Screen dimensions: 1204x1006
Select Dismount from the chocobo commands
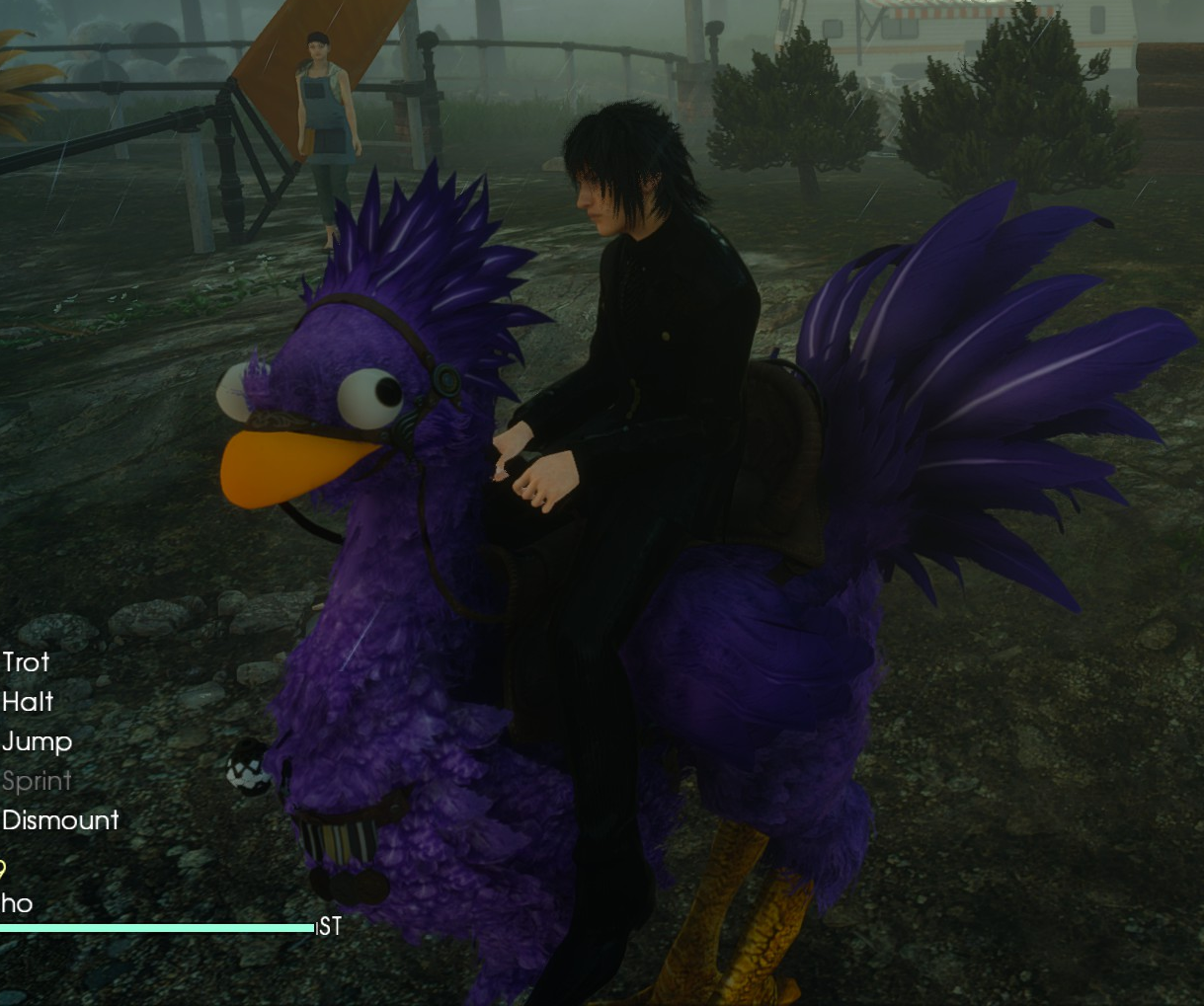[x=60, y=820]
